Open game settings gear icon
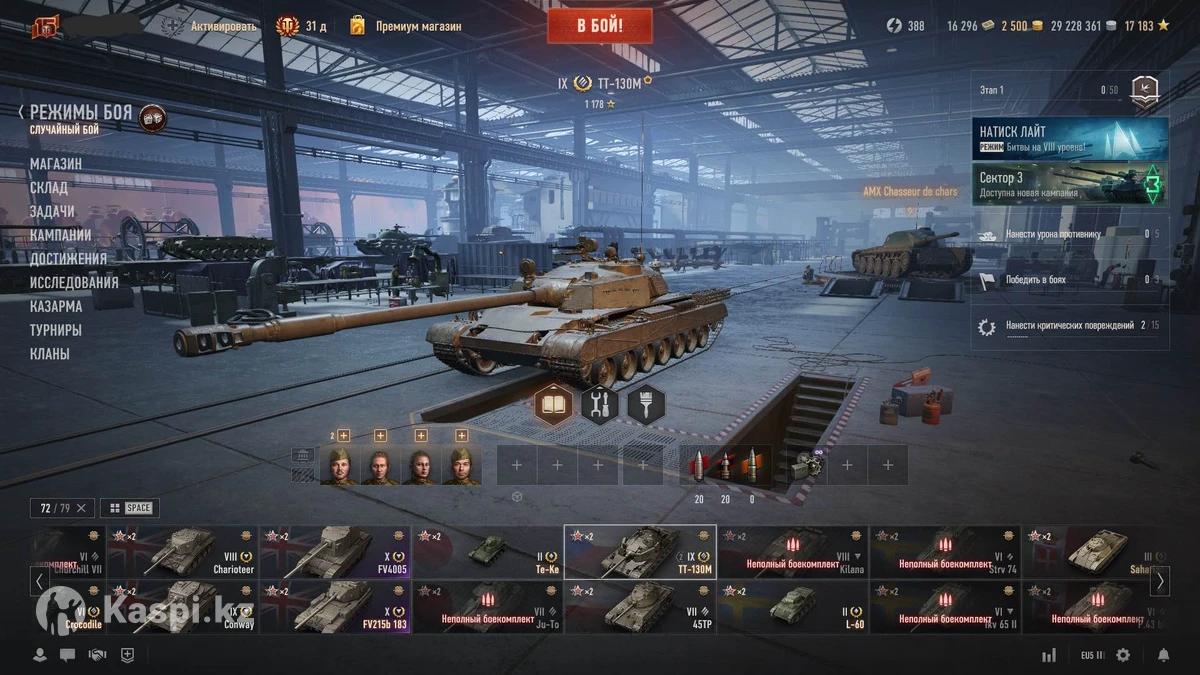The image size is (1200, 675). coord(1123,655)
